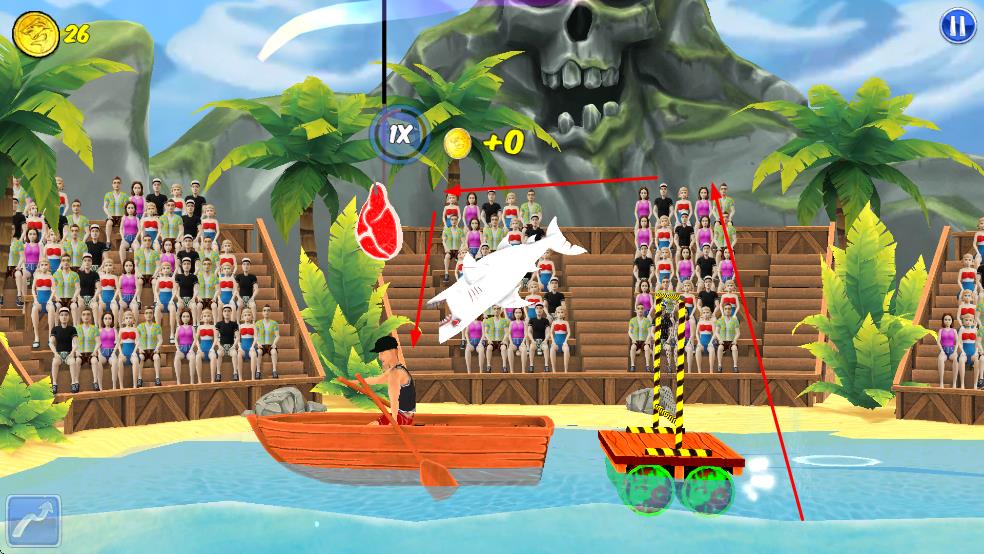984x554 pixels.
Task: Pause the game
Action: pyautogui.click(x=956, y=26)
